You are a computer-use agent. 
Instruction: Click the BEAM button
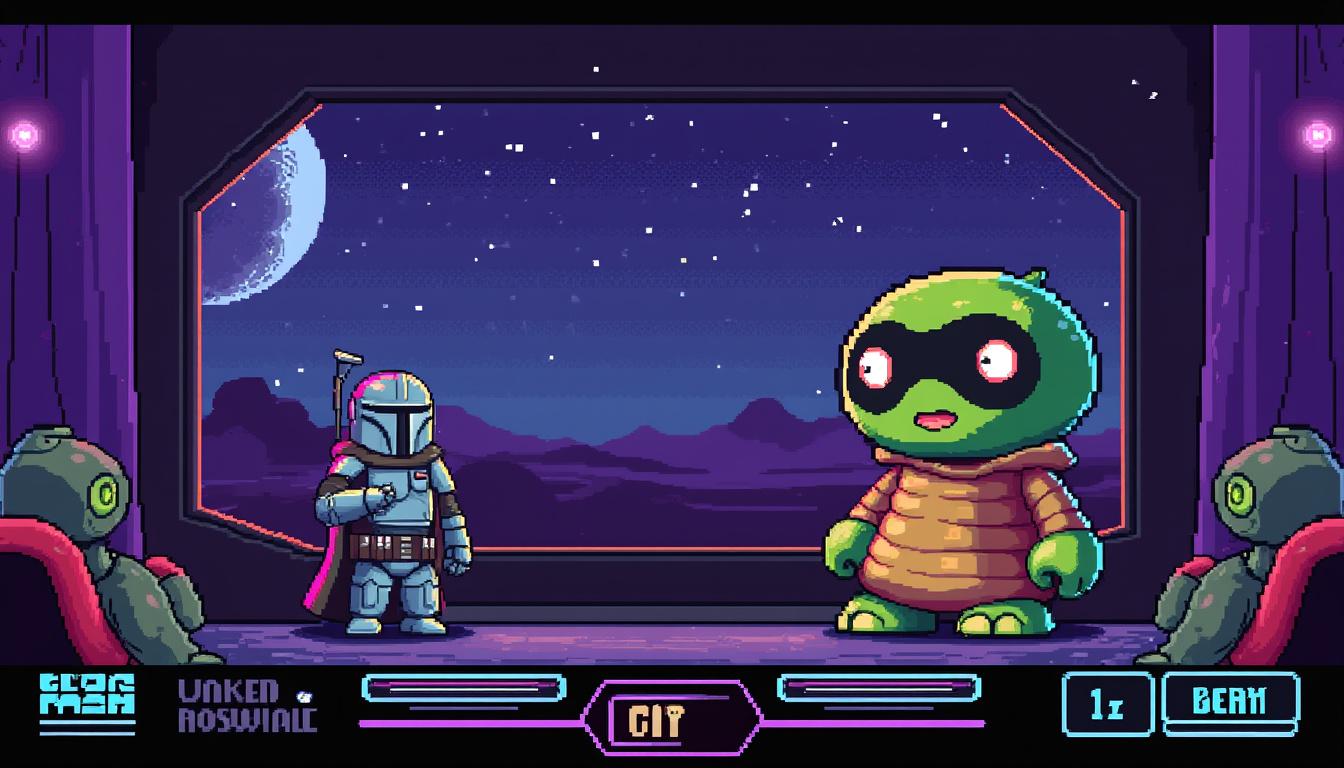click(x=1230, y=703)
